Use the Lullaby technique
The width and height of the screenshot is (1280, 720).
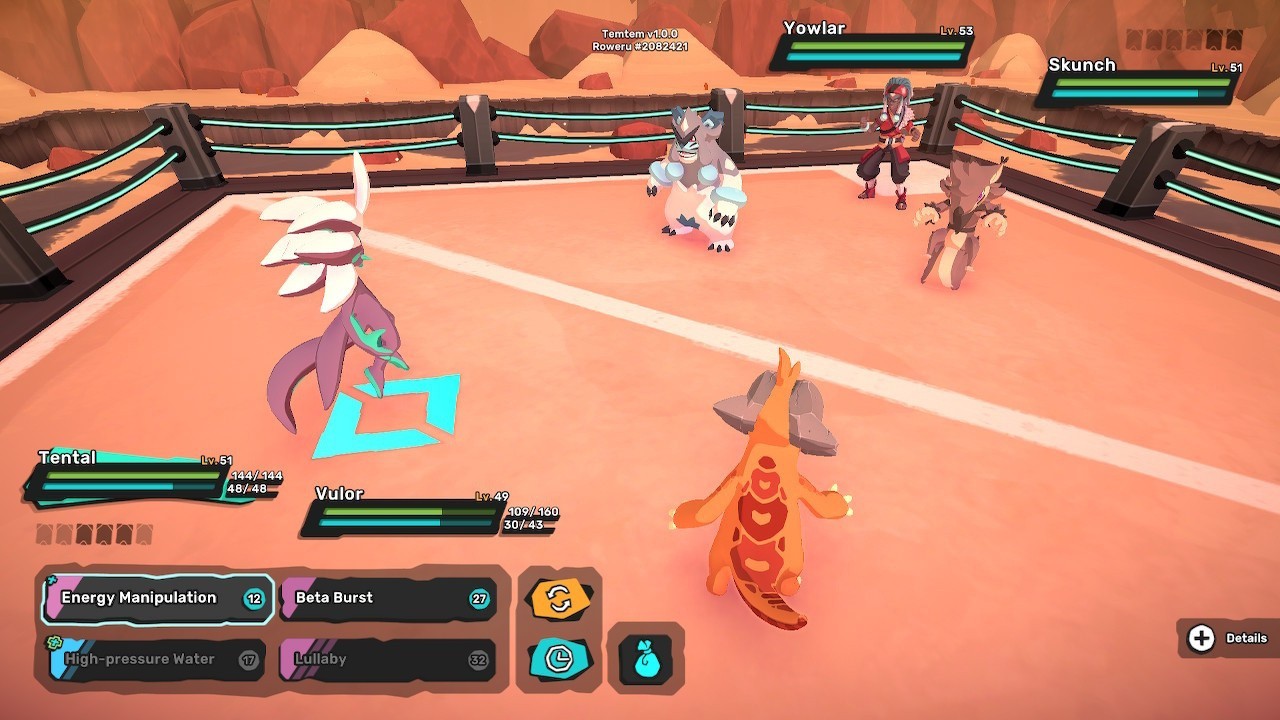click(x=387, y=660)
